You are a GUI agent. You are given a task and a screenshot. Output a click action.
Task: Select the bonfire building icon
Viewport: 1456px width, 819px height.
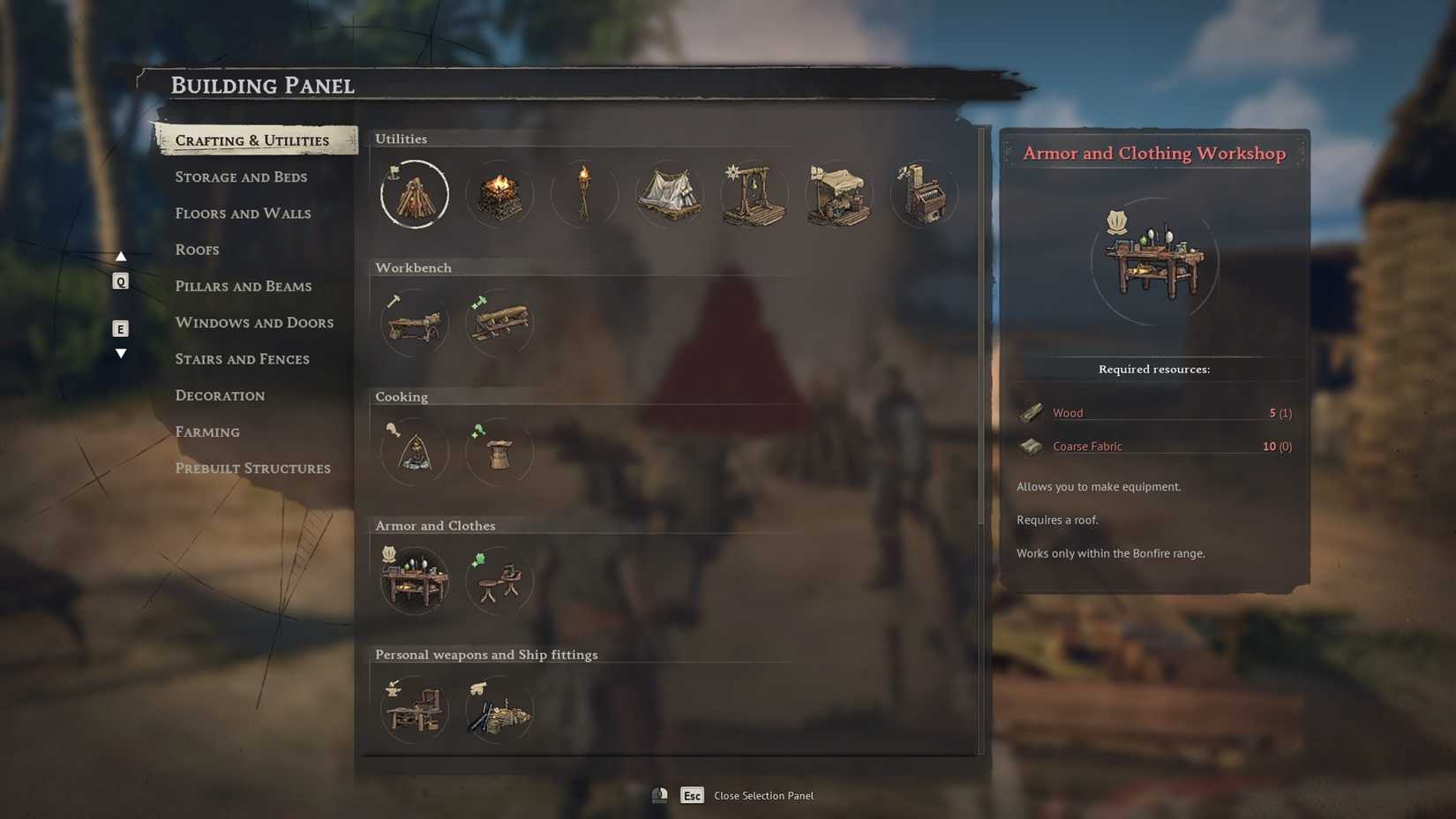tap(415, 194)
